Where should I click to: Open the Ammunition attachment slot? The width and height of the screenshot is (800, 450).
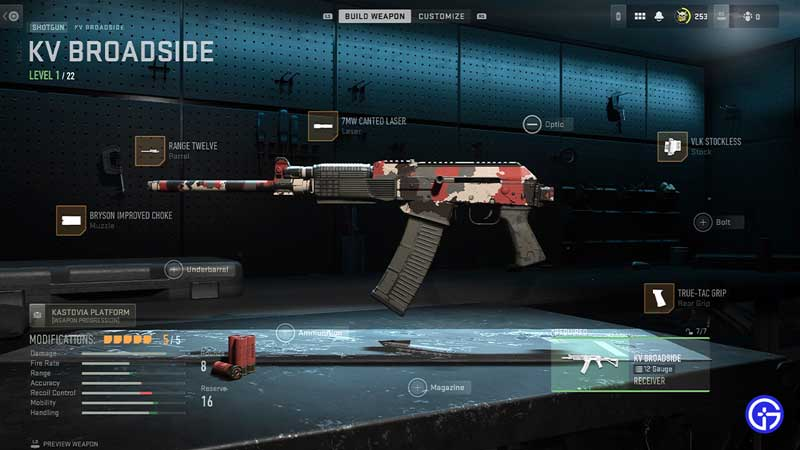[x=285, y=333]
